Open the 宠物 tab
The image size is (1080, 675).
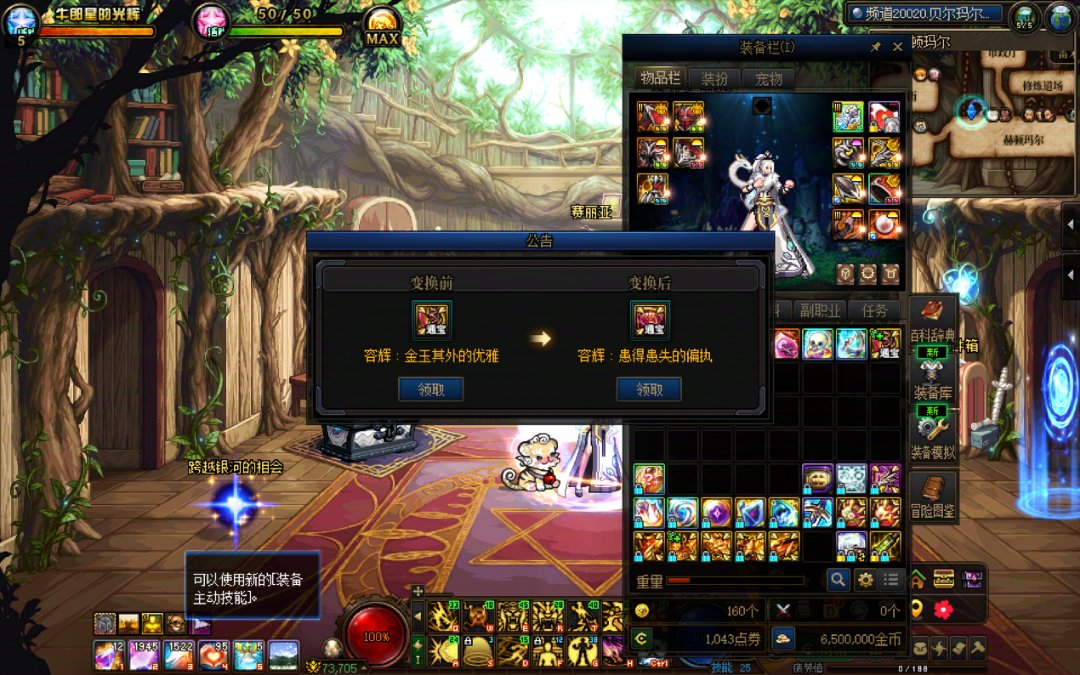768,79
